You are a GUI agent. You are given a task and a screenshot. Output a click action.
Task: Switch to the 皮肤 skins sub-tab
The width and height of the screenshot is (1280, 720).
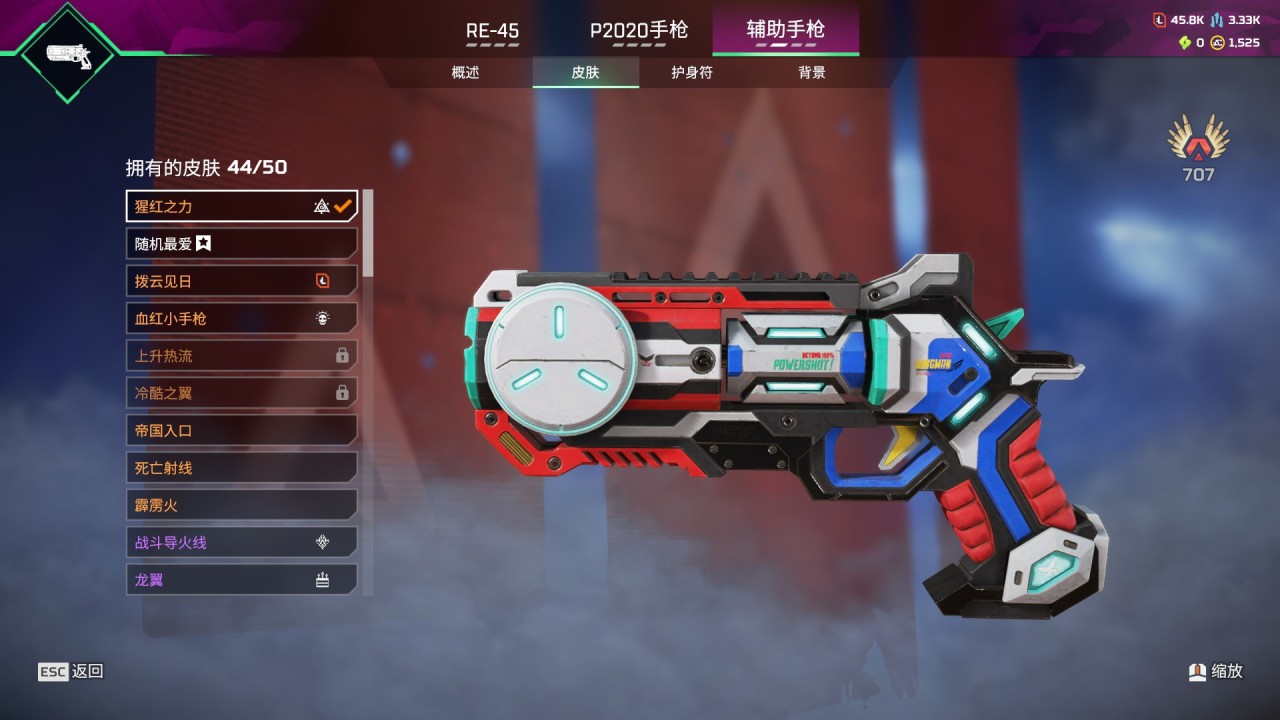(x=585, y=72)
